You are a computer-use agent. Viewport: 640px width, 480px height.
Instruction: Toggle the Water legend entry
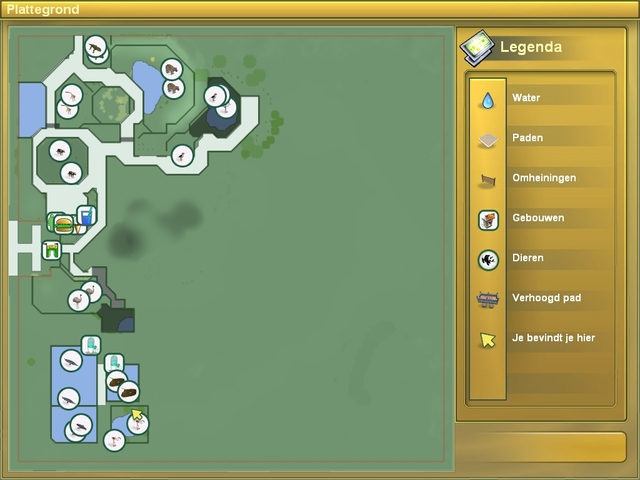tap(488, 100)
